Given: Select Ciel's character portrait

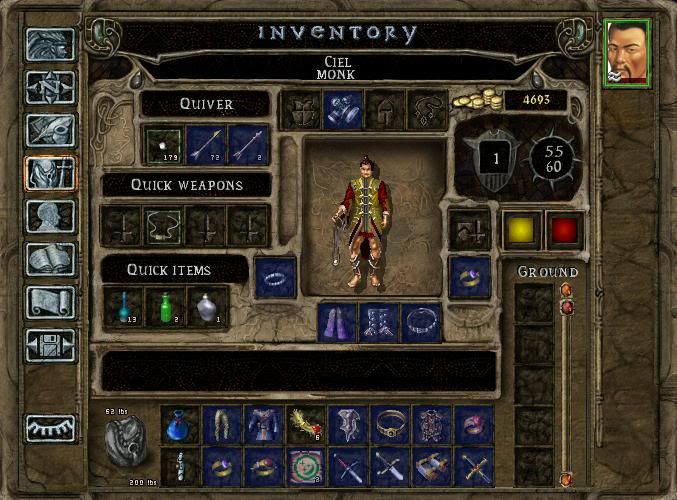Looking at the screenshot, I should point(627,53).
